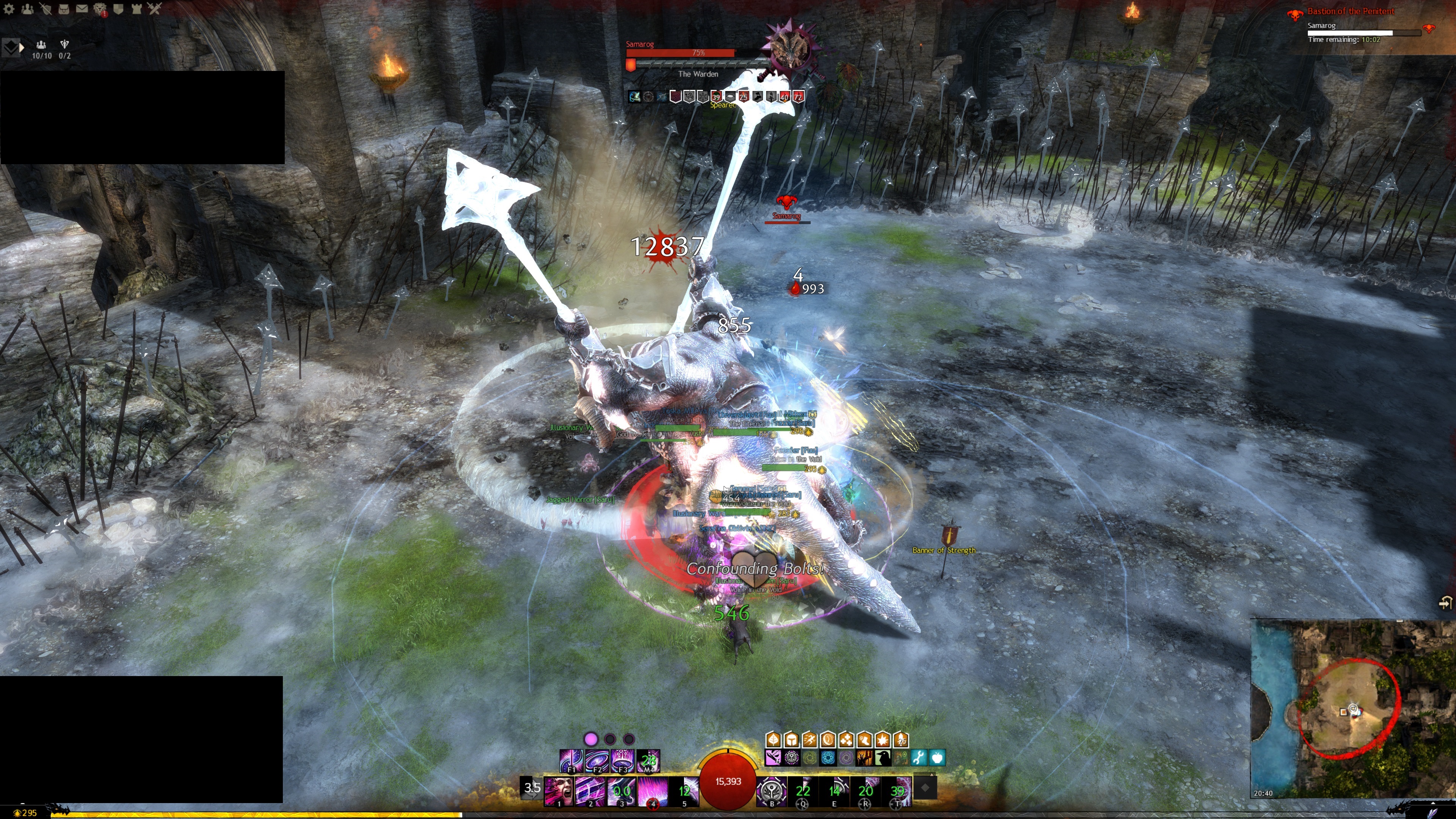Use the signet healing skill
This screenshot has width=1456, height=819.
pos(772,789)
